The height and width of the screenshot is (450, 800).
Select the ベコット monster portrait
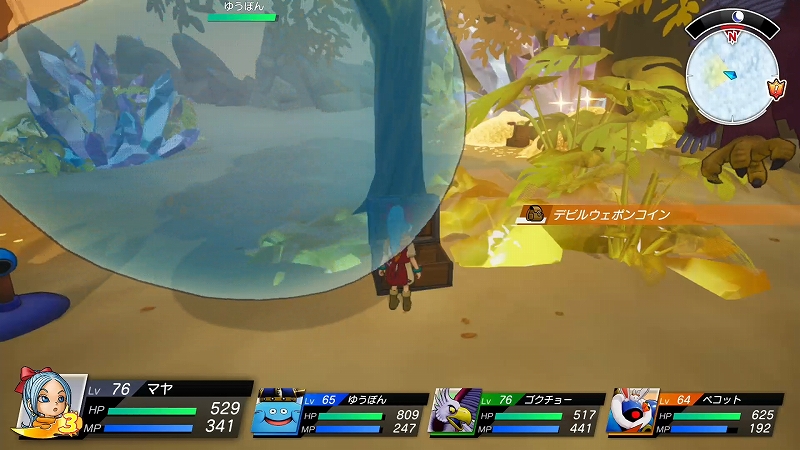pos(632,409)
